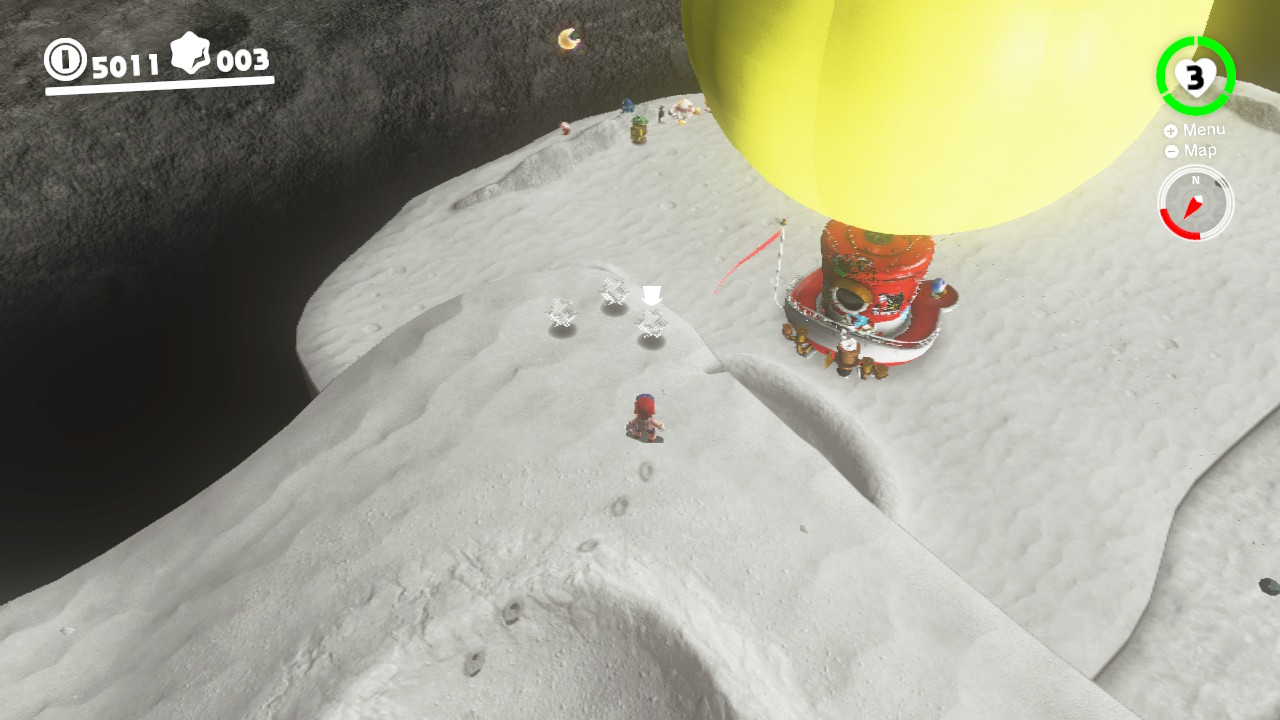Click the leftmost Power Moon shard
Image resolution: width=1280 pixels, height=720 pixels.
(562, 312)
